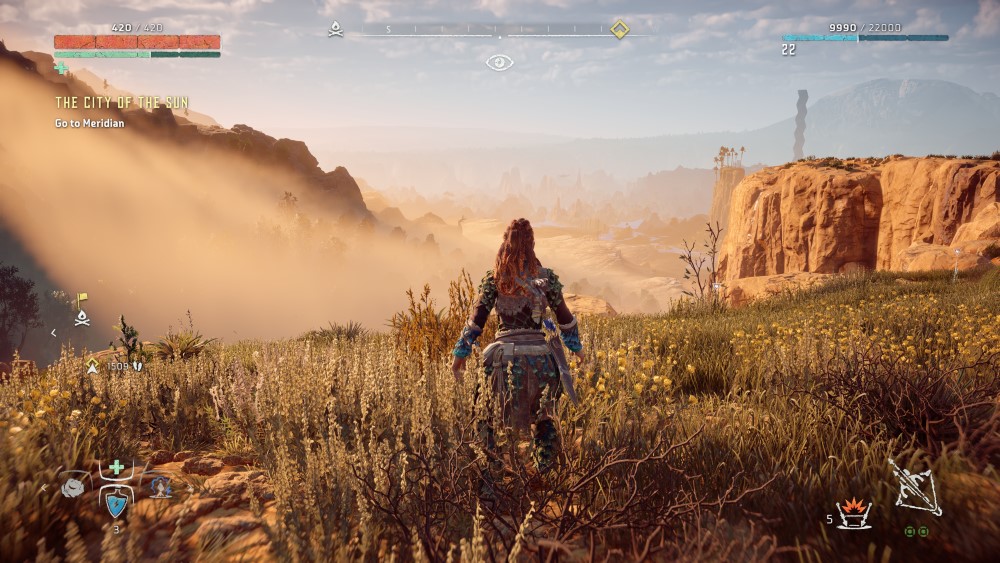Click the campfire icon on the compass

(x=336, y=30)
